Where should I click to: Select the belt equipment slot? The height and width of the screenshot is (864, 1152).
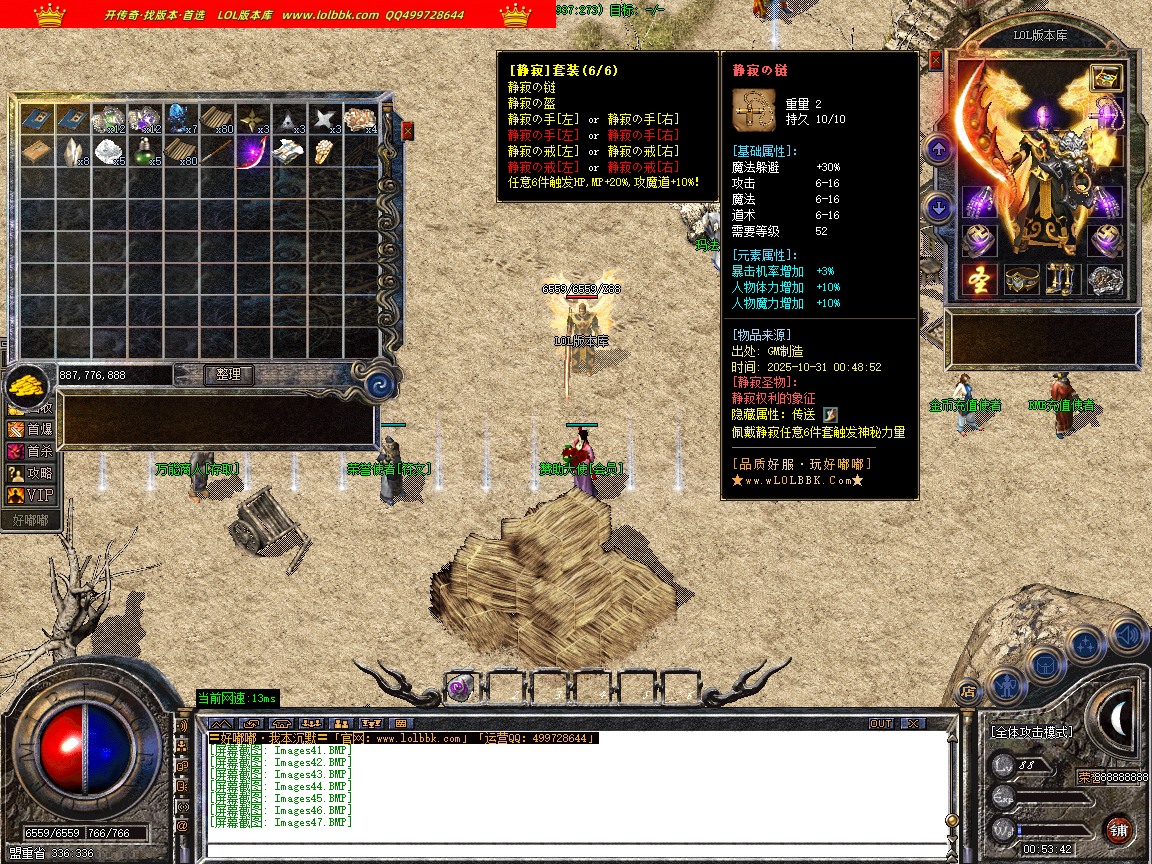pyautogui.click(x=1022, y=280)
